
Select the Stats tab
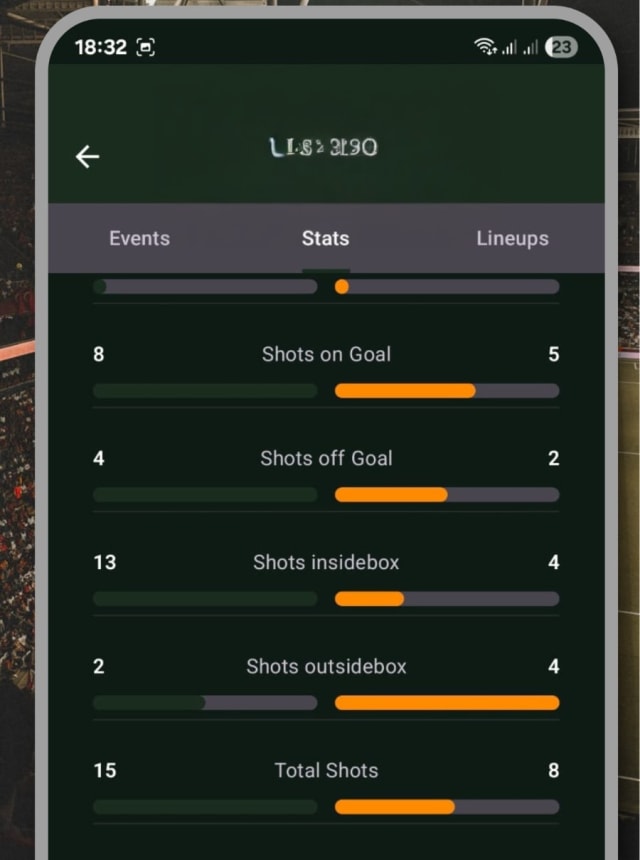coord(325,238)
